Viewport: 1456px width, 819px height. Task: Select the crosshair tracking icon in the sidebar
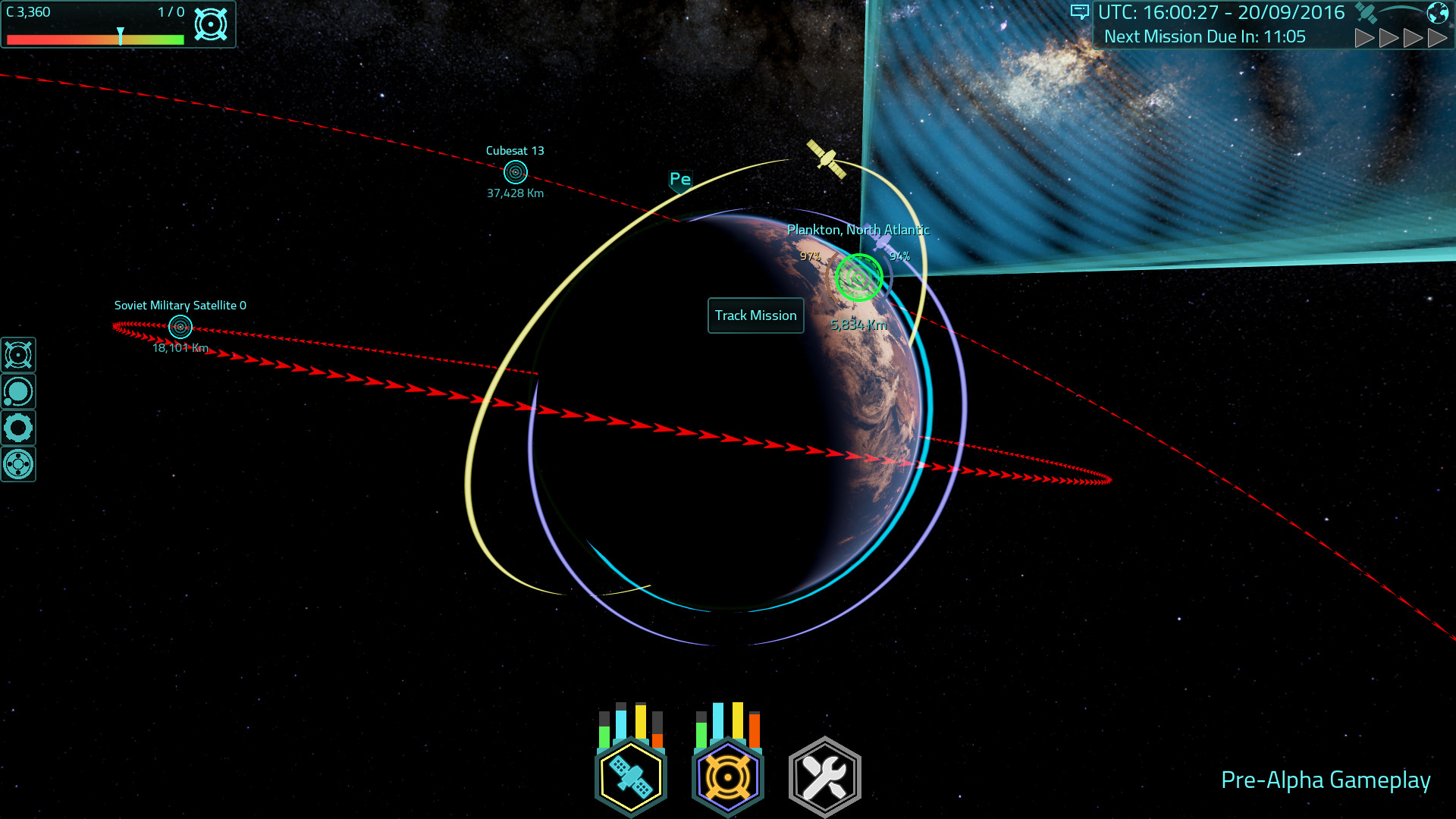tap(18, 354)
